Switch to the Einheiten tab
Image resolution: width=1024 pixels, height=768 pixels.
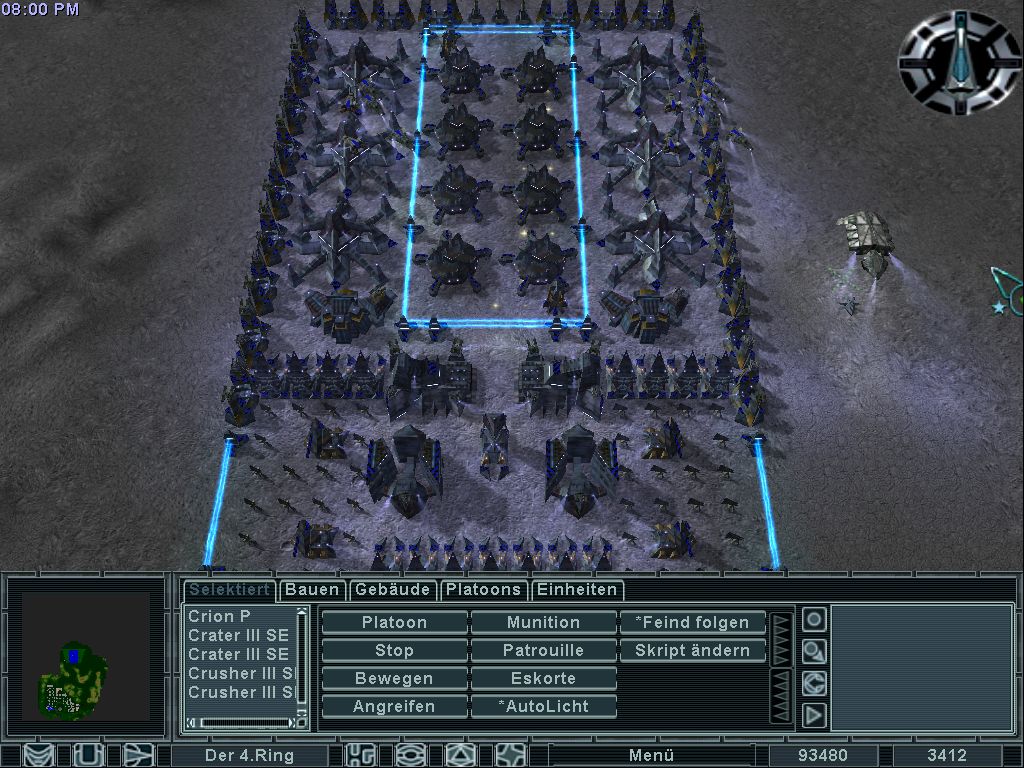point(578,590)
